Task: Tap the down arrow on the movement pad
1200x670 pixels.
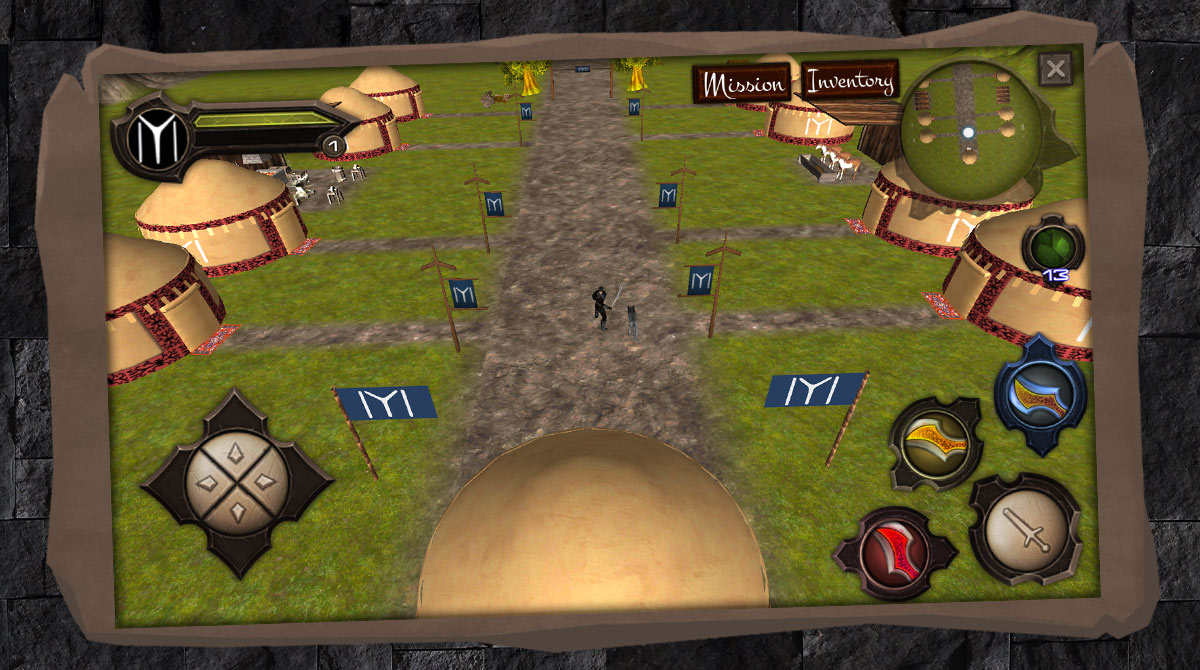Action: [237, 514]
